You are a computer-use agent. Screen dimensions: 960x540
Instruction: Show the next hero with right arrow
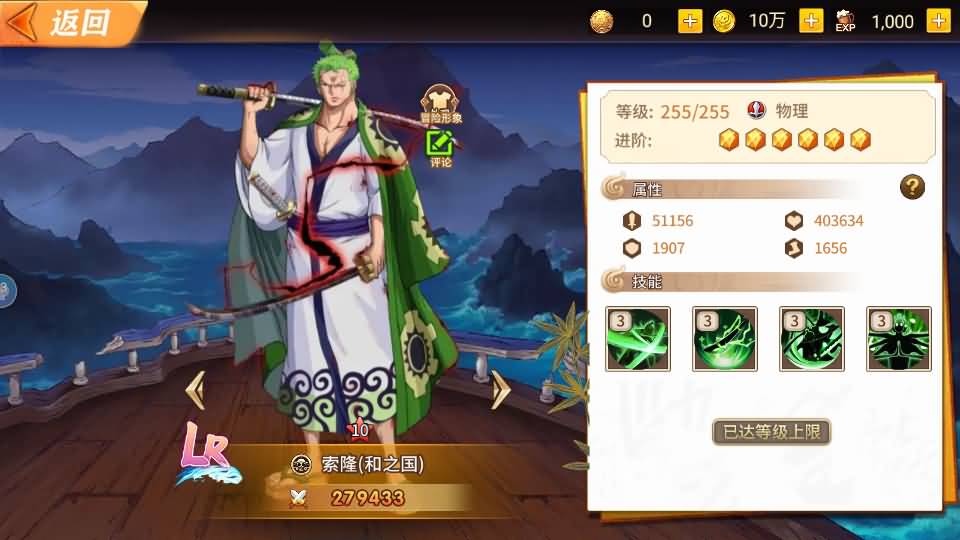pyautogui.click(x=500, y=389)
